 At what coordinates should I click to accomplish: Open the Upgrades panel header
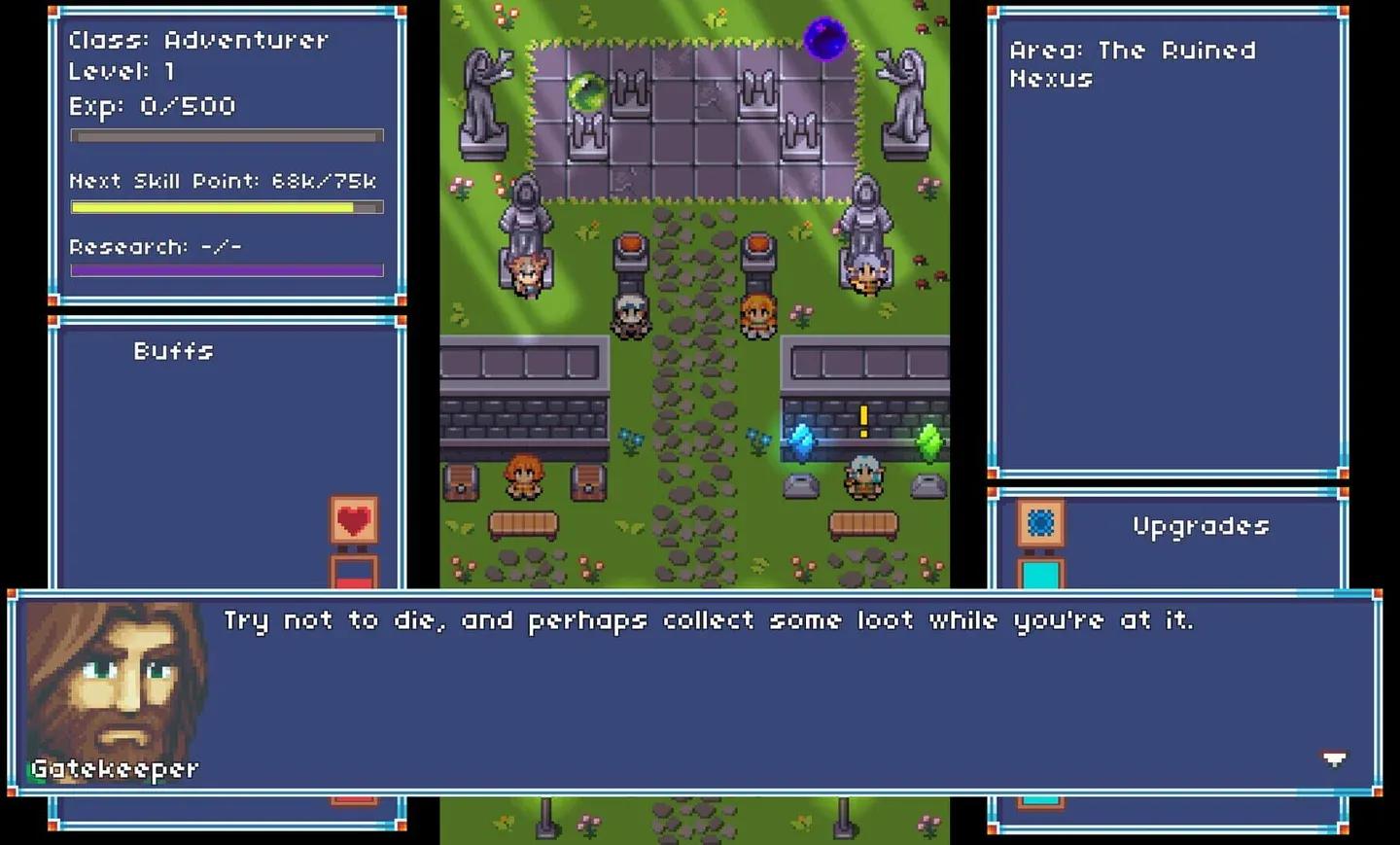1200,526
